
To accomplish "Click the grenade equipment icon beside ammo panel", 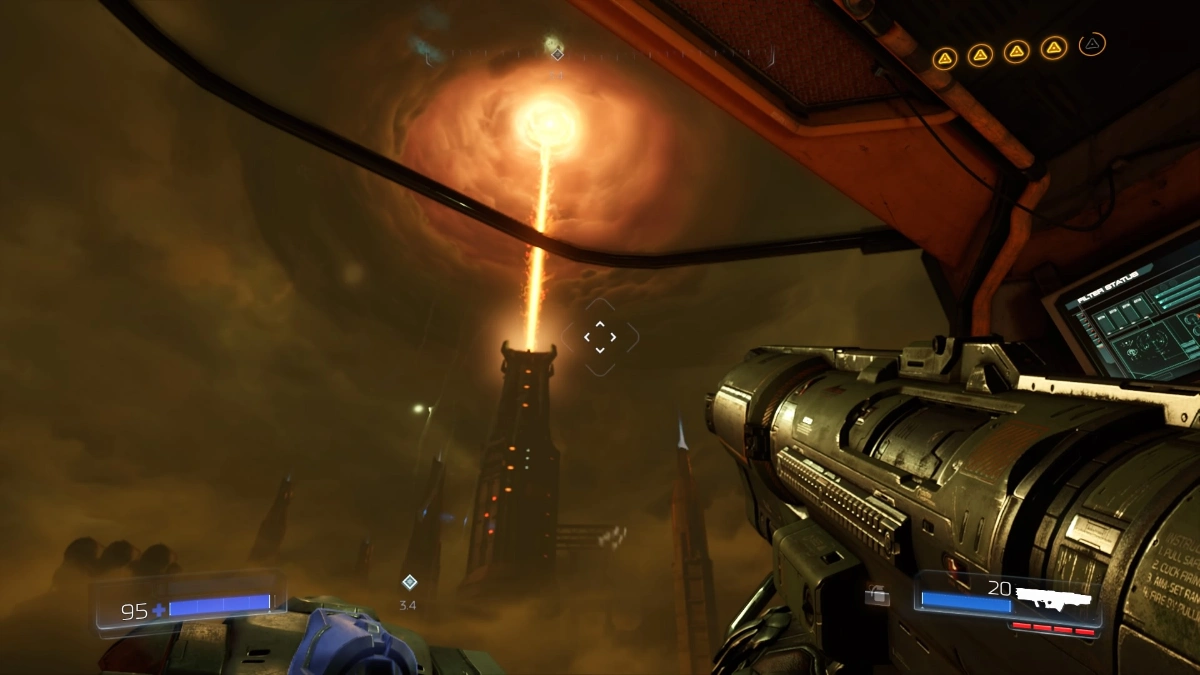I will coord(878,596).
